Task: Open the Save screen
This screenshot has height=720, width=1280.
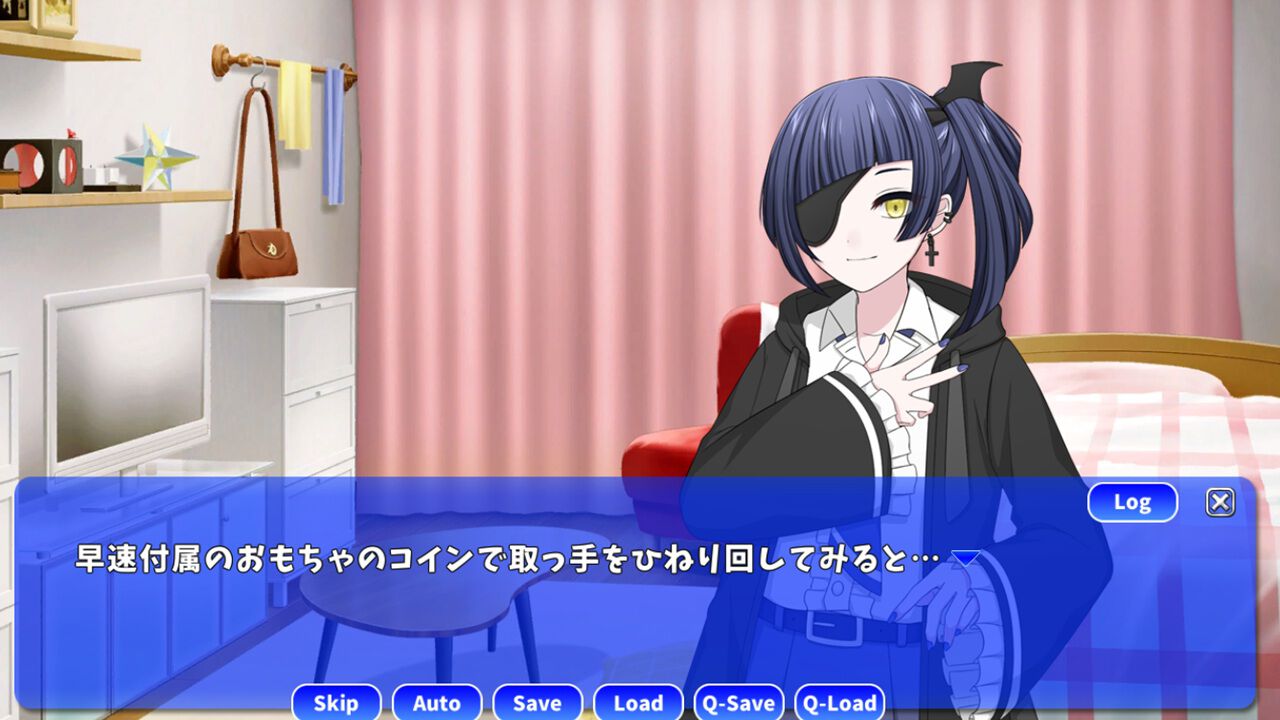Action: (537, 703)
